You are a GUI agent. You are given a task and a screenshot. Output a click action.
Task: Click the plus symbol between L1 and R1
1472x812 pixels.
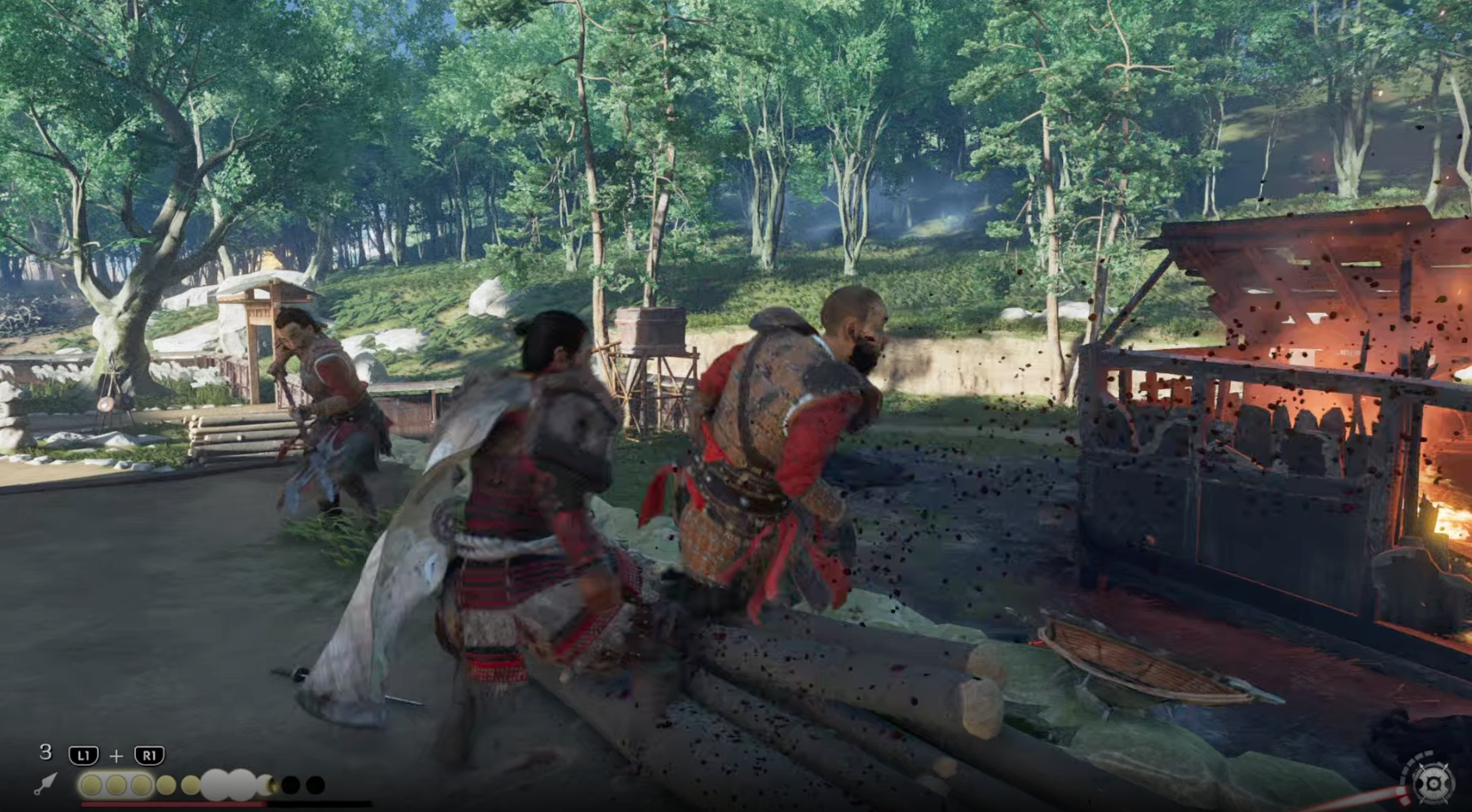[x=116, y=755]
